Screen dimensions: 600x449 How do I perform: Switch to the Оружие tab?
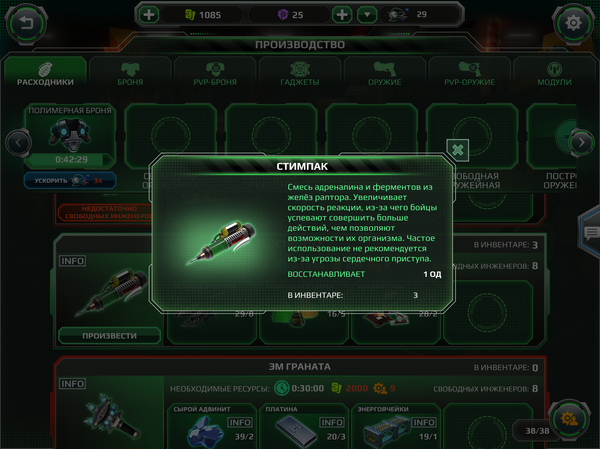[384, 73]
